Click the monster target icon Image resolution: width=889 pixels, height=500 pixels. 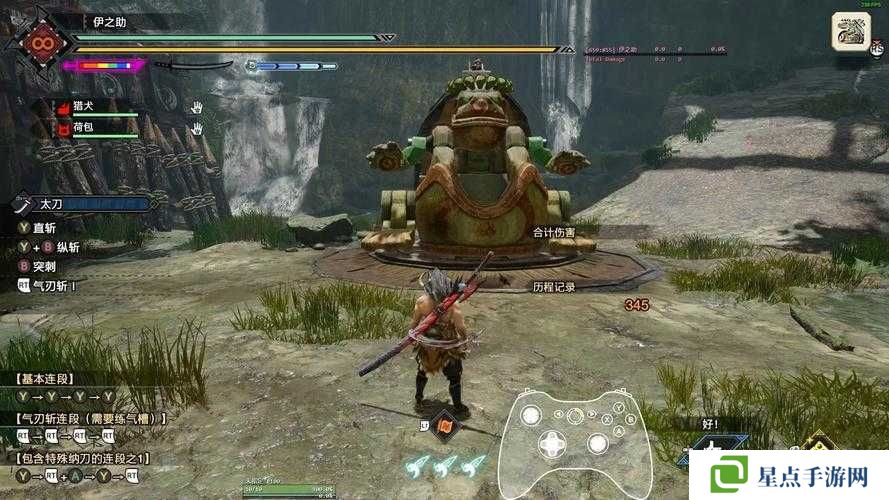(x=851, y=31)
